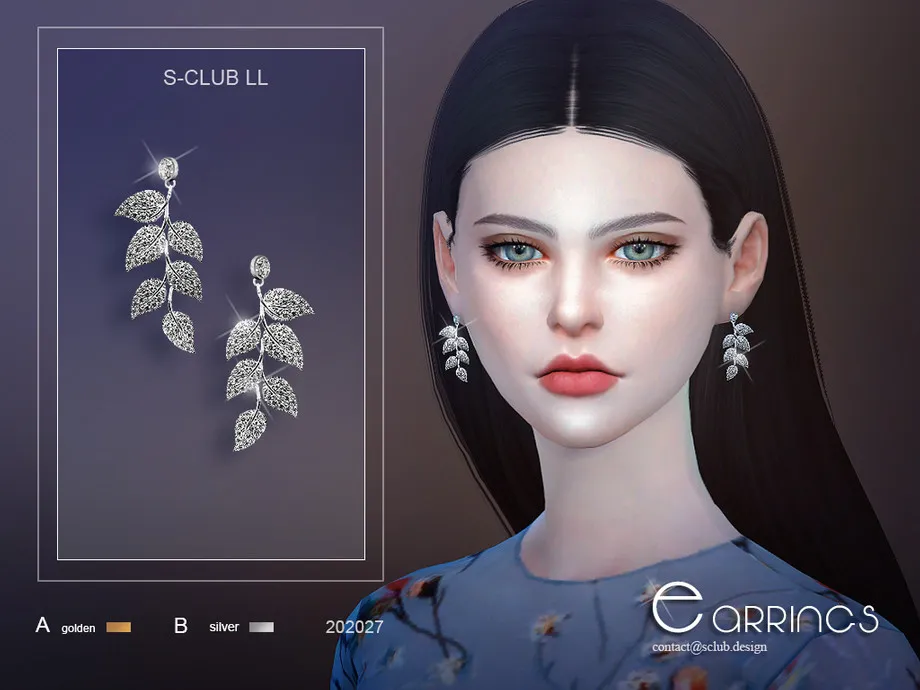The image size is (920, 690).
Task: Click the leaf earrings preview panel
Action: click(210, 305)
